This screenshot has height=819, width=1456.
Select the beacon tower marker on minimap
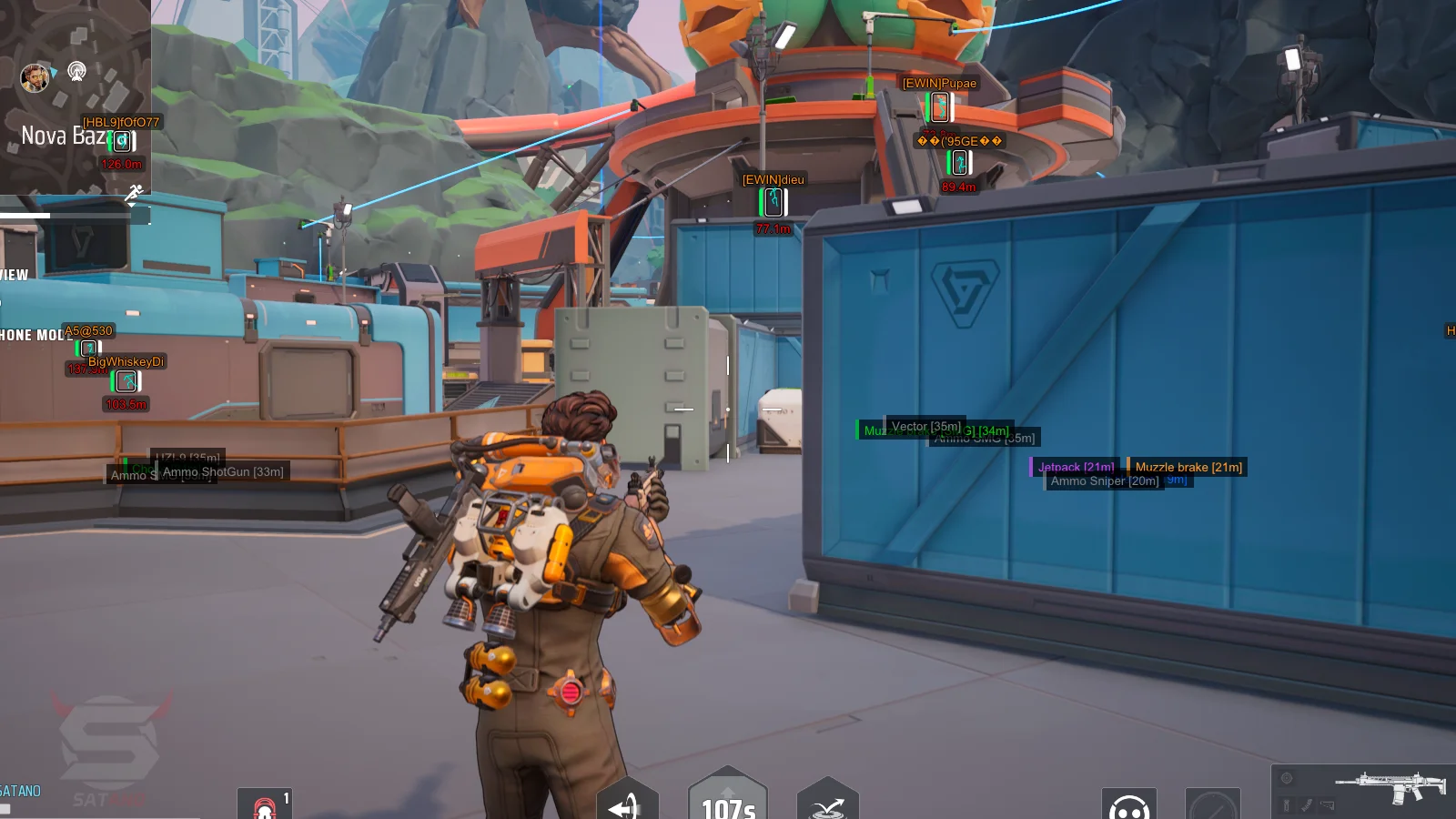click(x=77, y=71)
